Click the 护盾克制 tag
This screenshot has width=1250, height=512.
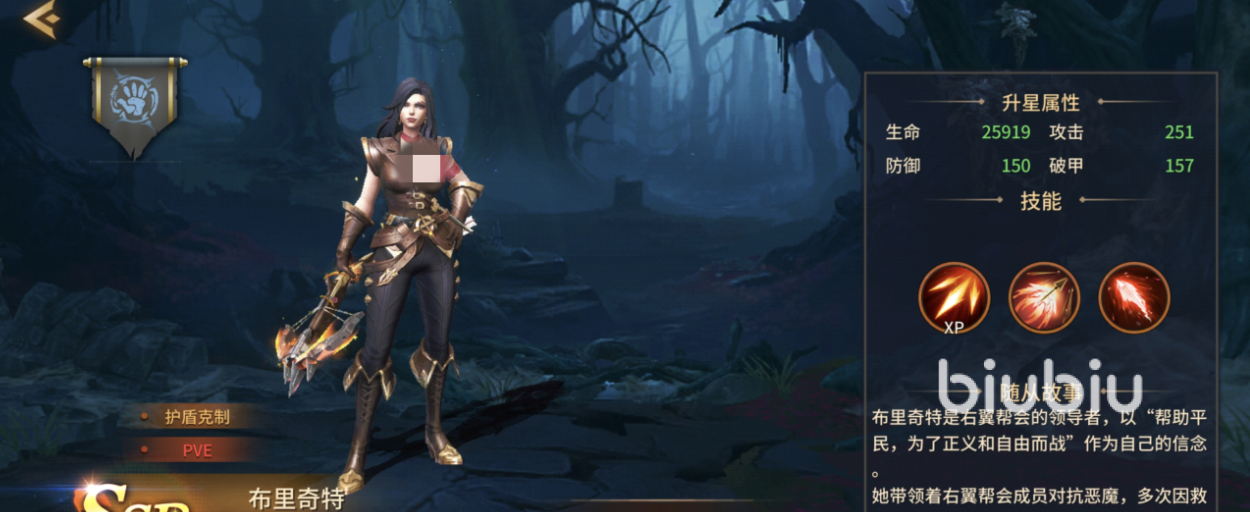196,417
